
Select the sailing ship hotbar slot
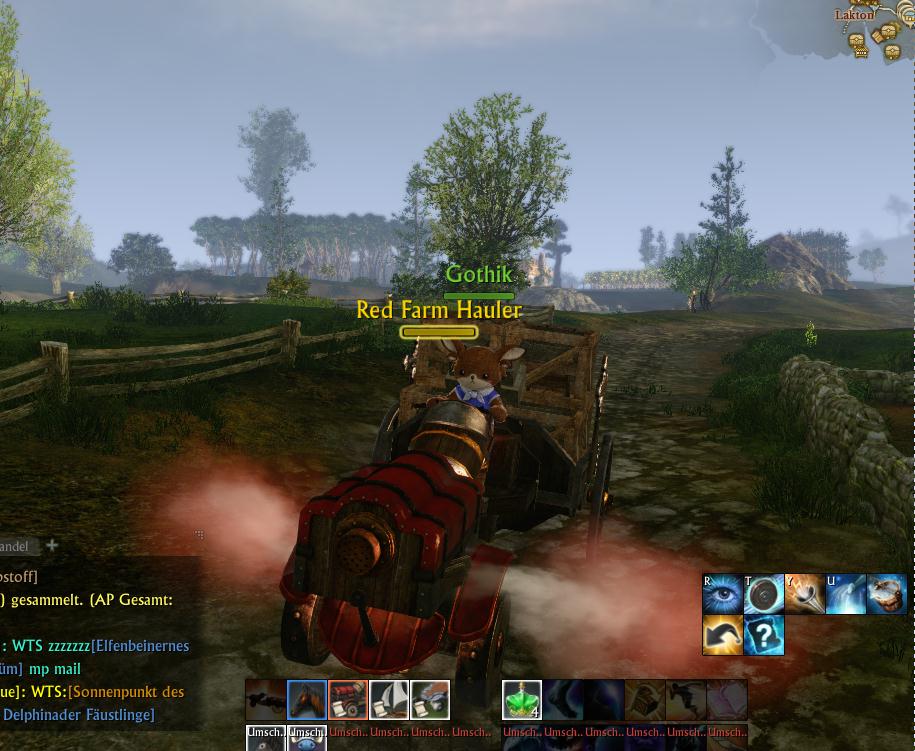[x=389, y=700]
